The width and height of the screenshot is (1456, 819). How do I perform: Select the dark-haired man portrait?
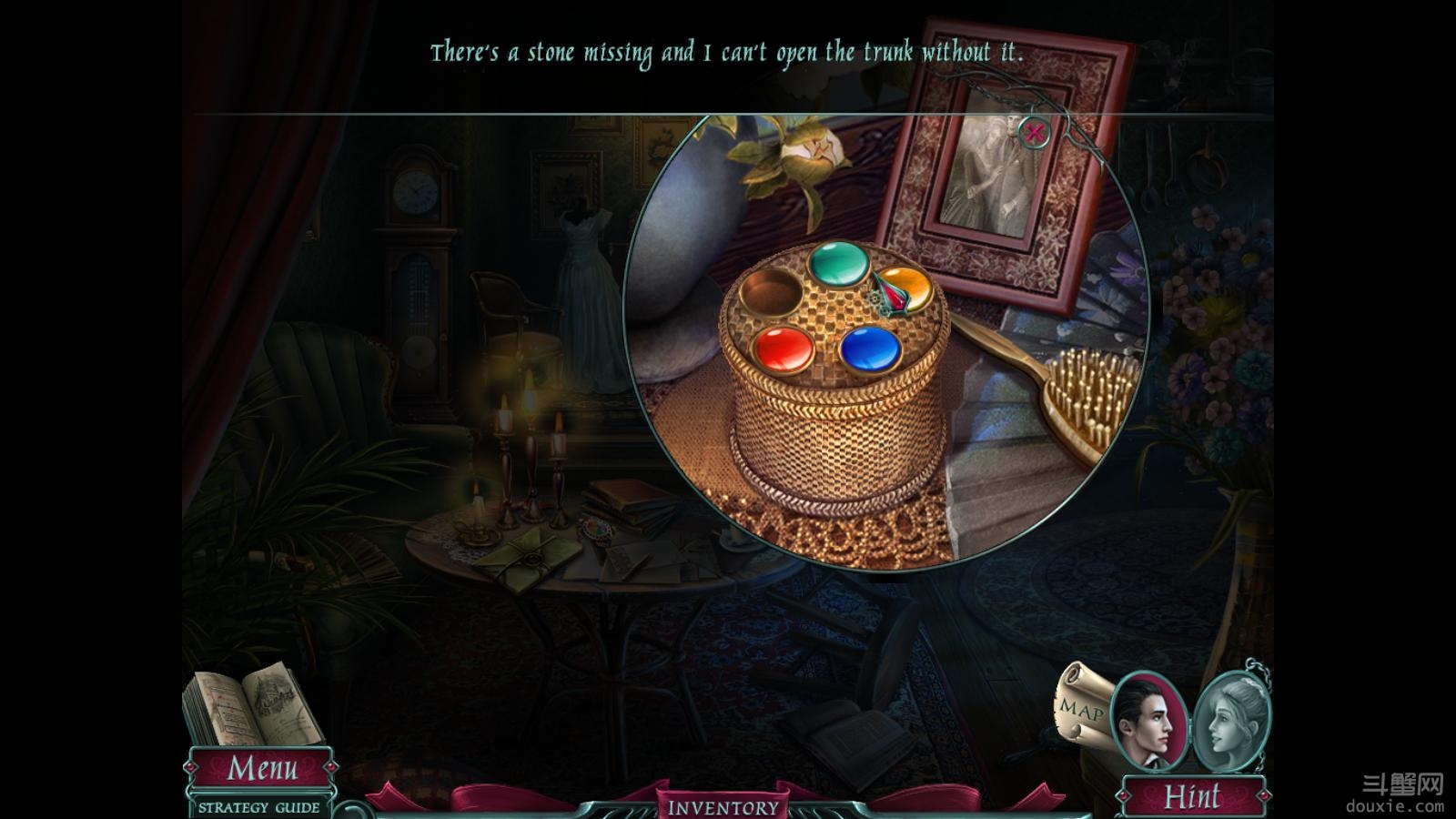coord(1148,721)
